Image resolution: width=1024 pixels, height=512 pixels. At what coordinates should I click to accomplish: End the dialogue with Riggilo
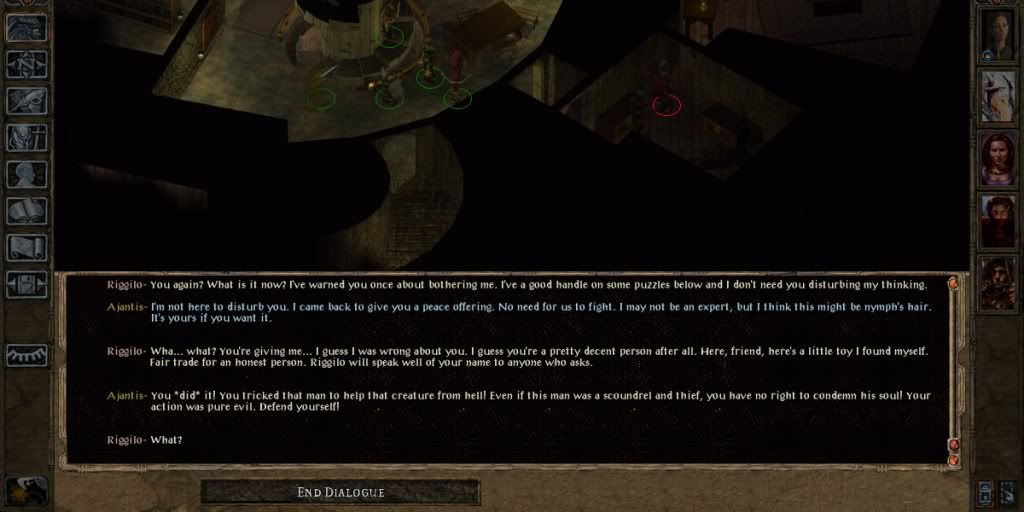tap(340, 492)
